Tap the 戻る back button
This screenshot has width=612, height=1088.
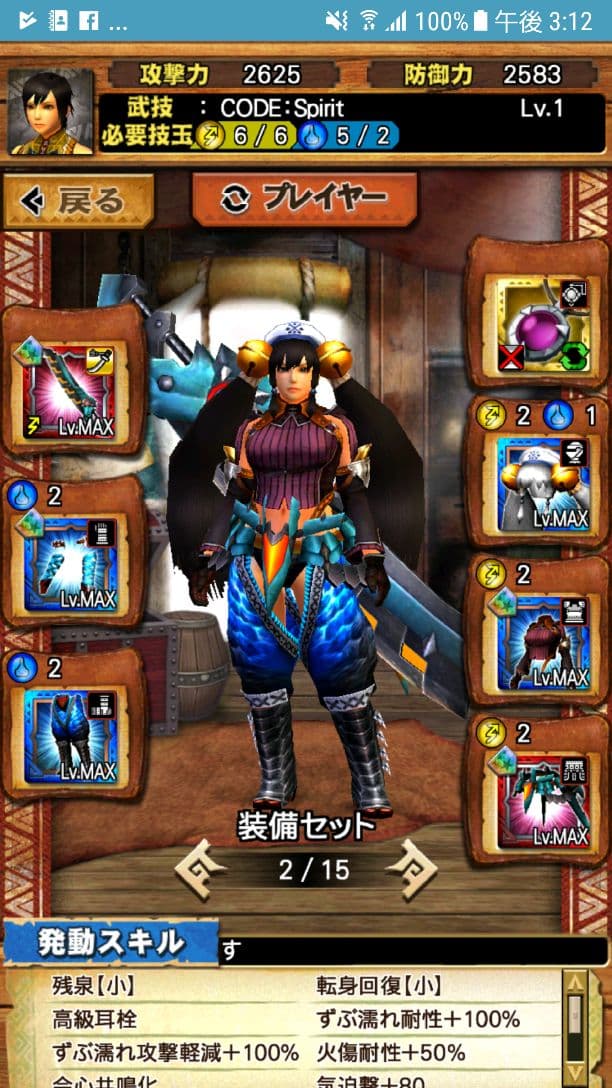click(x=78, y=200)
